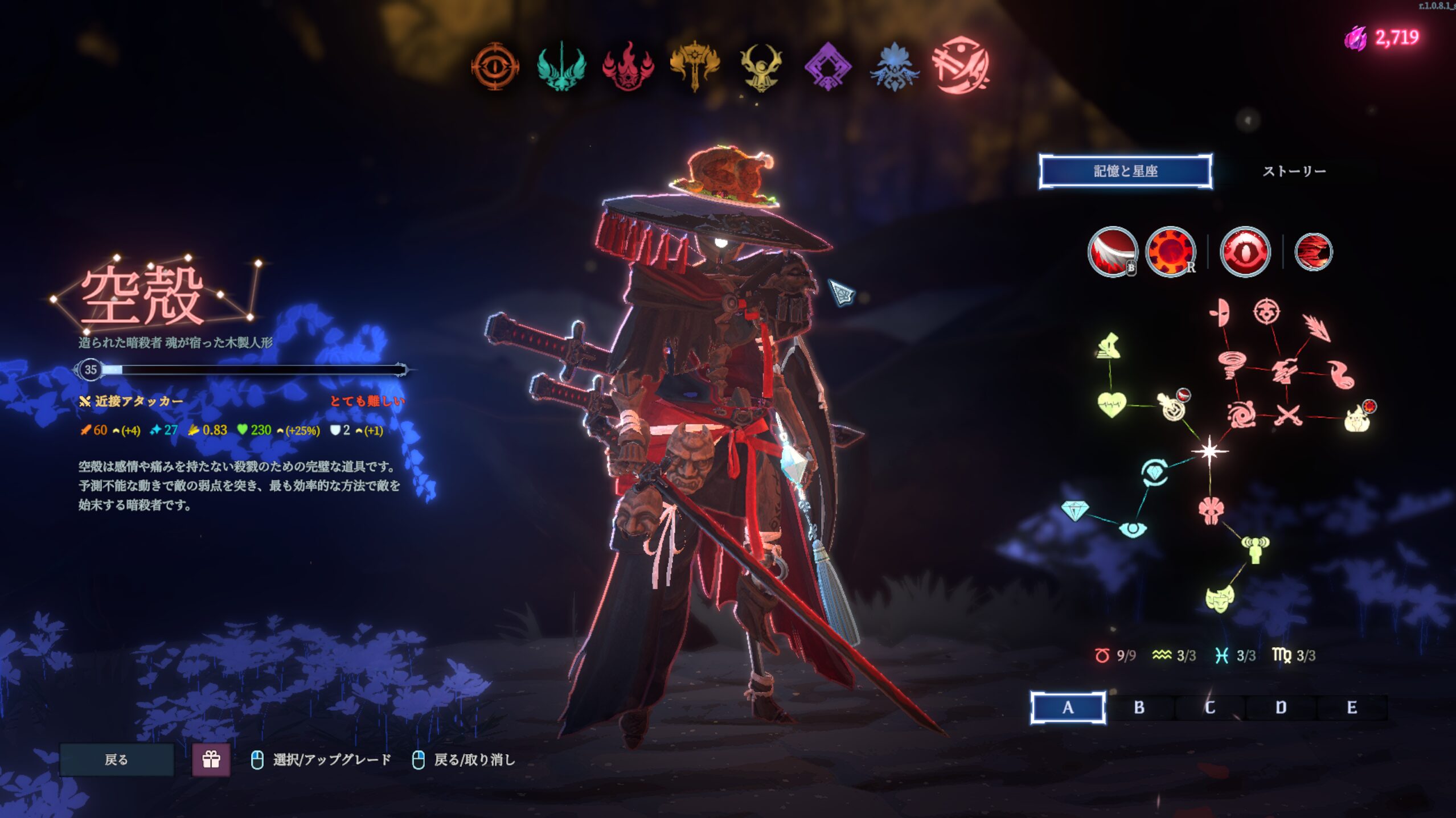Image resolution: width=1456 pixels, height=818 pixels.
Task: Click the green heart constellation node
Action: (x=1111, y=405)
